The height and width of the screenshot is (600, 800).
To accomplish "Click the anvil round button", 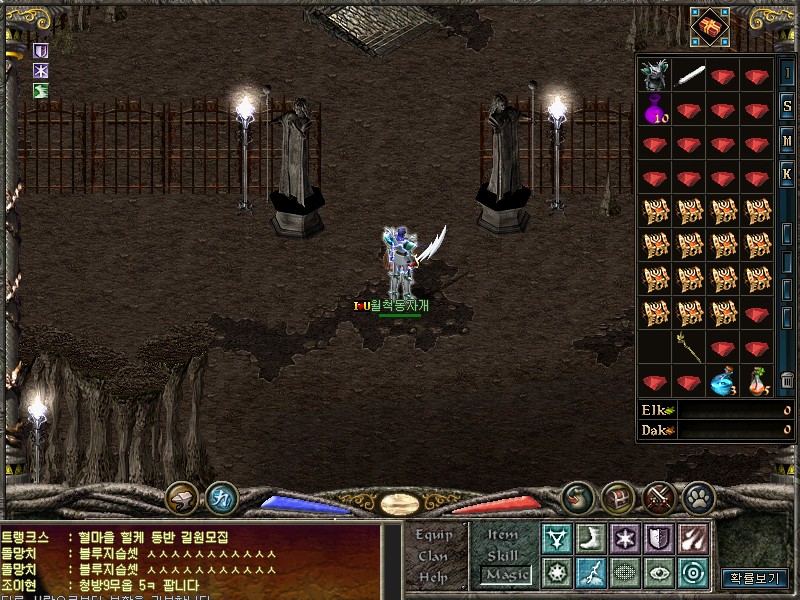I will (183, 497).
